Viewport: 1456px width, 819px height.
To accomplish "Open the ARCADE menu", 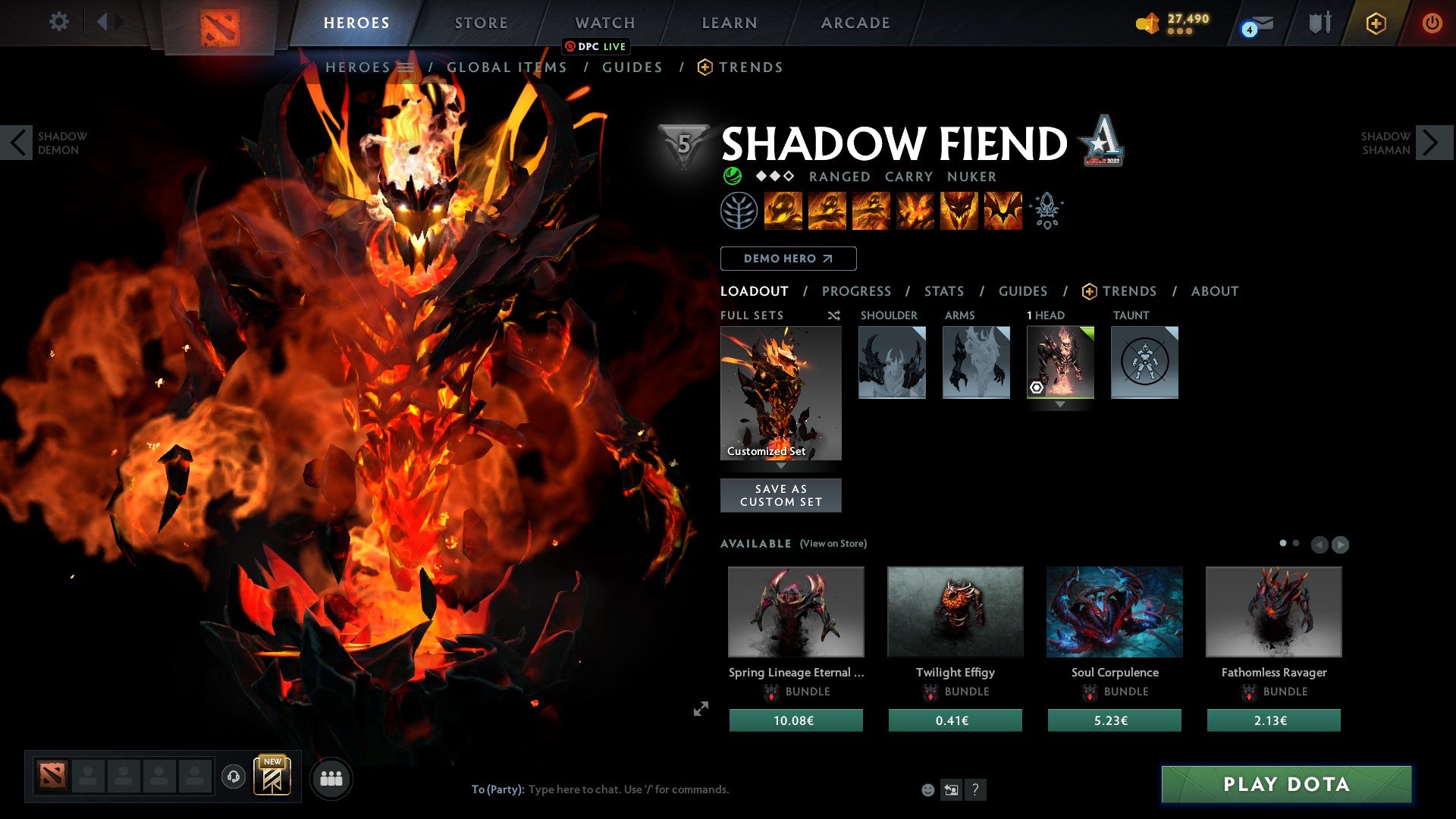I will (855, 23).
